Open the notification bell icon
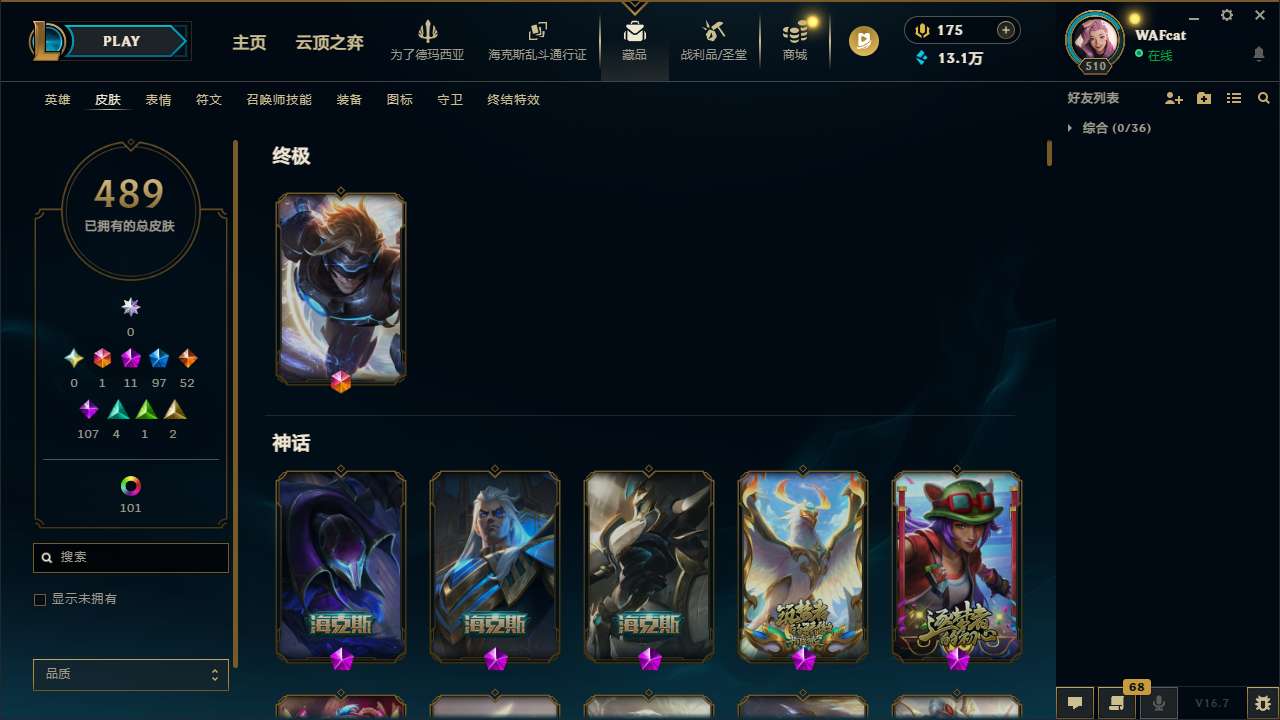This screenshot has width=1280, height=720. pos(1258,52)
